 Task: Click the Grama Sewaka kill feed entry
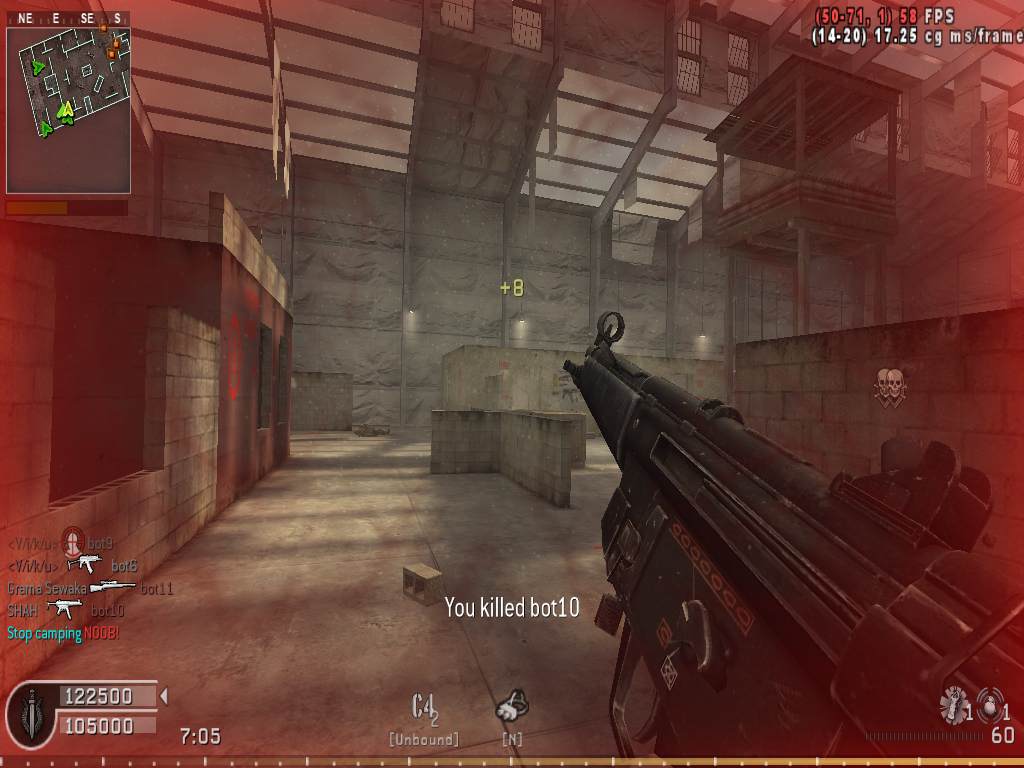click(90, 589)
